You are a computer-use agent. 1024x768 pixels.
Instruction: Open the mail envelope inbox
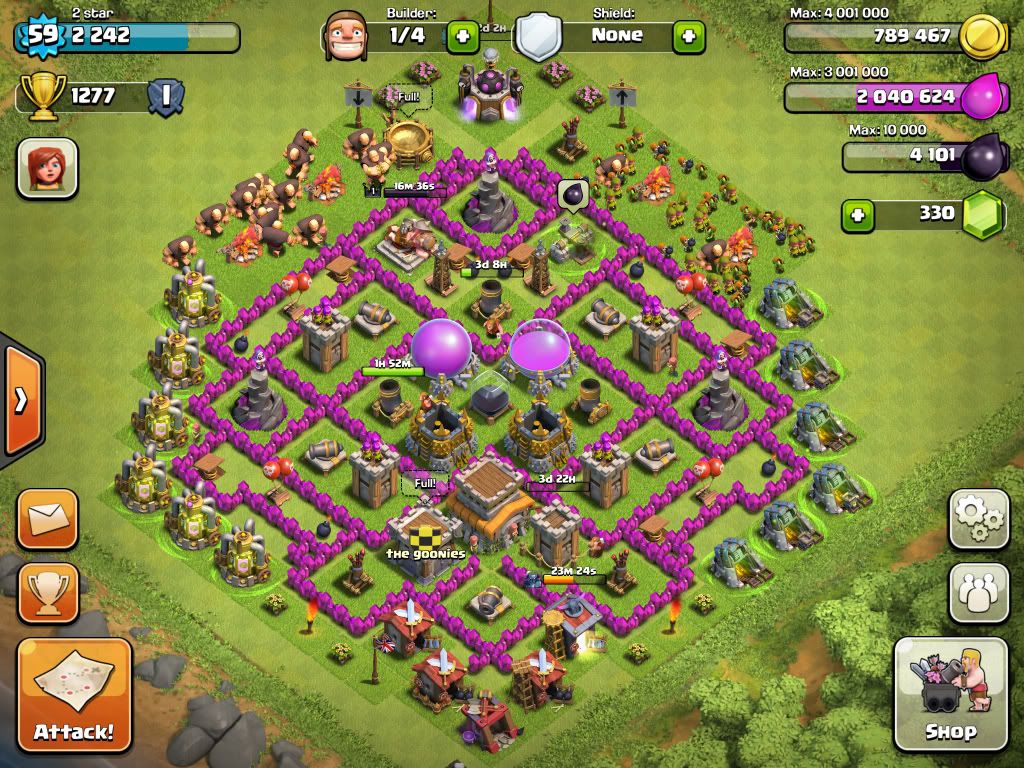pyautogui.click(x=47, y=518)
